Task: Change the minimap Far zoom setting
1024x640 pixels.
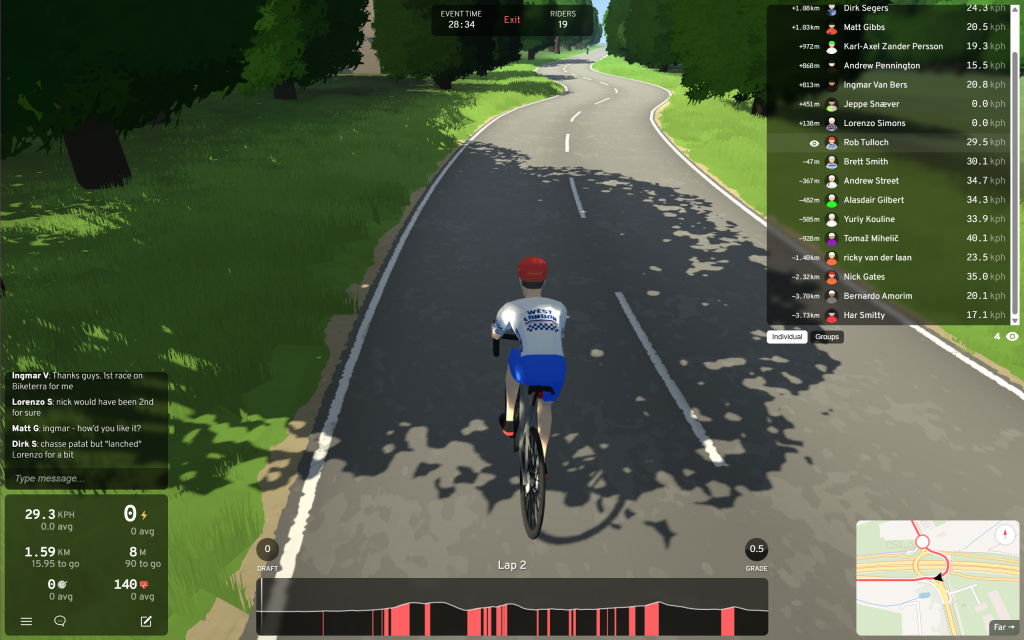Action: click(1002, 627)
